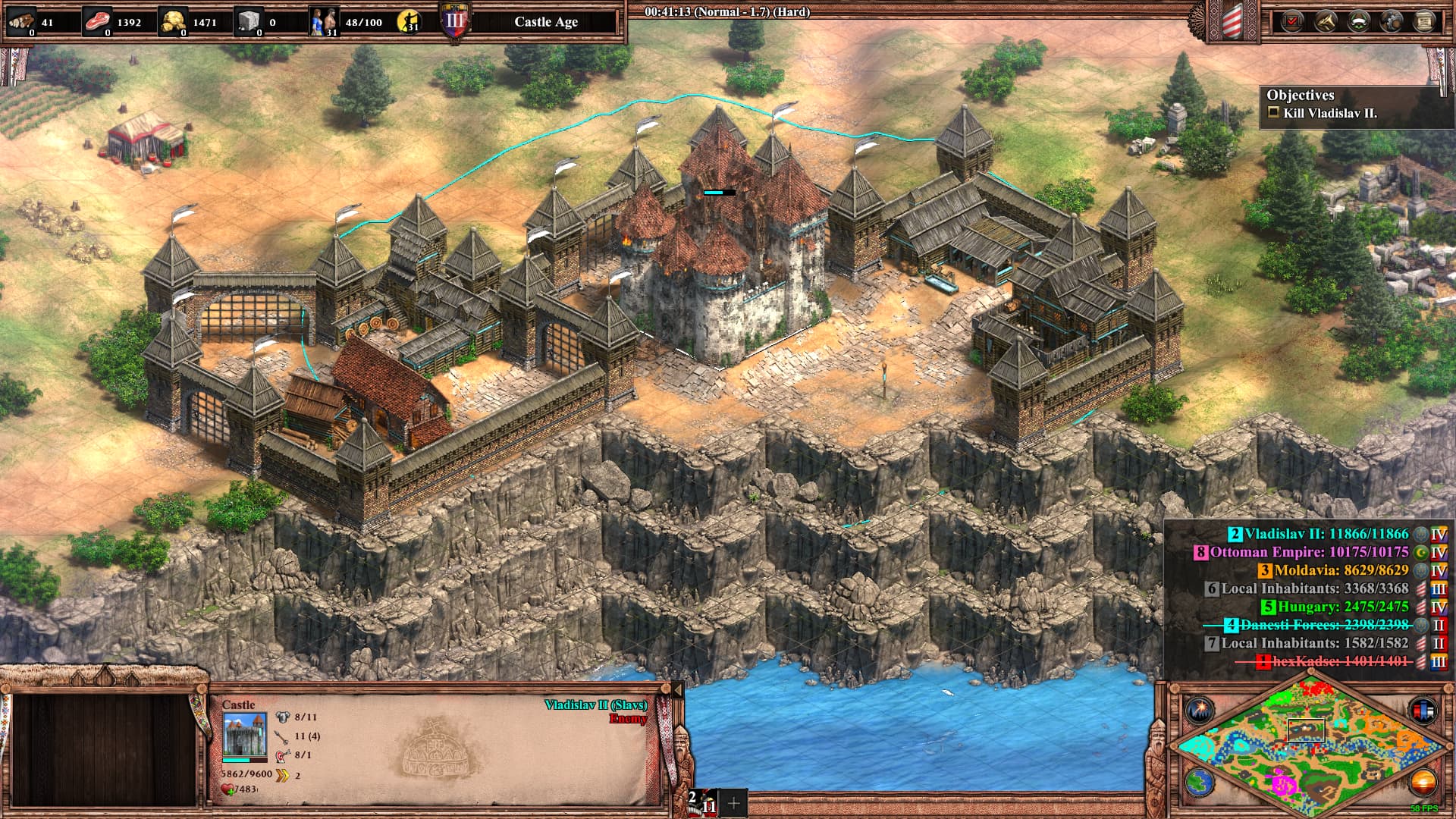Click the food resource icon
This screenshot has width=1456, height=819.
[x=97, y=21]
